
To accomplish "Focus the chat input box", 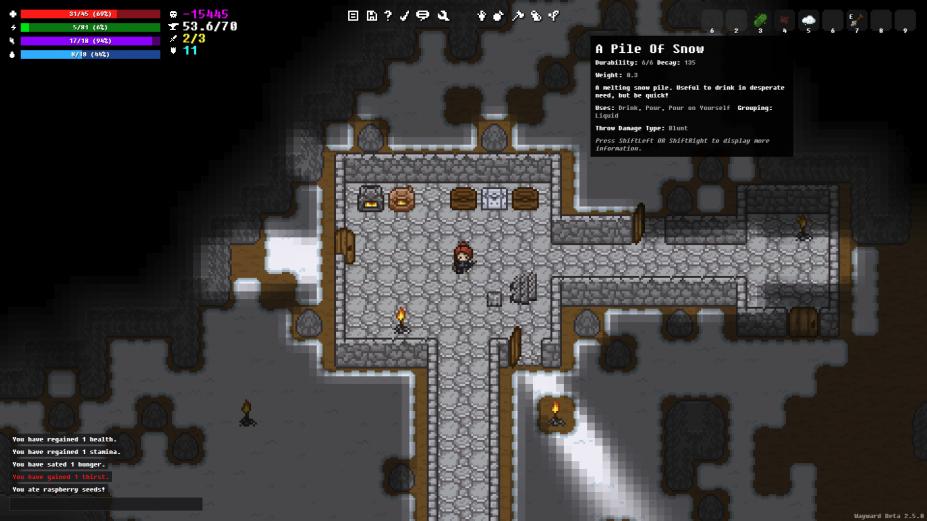I will pyautogui.click(x=106, y=504).
